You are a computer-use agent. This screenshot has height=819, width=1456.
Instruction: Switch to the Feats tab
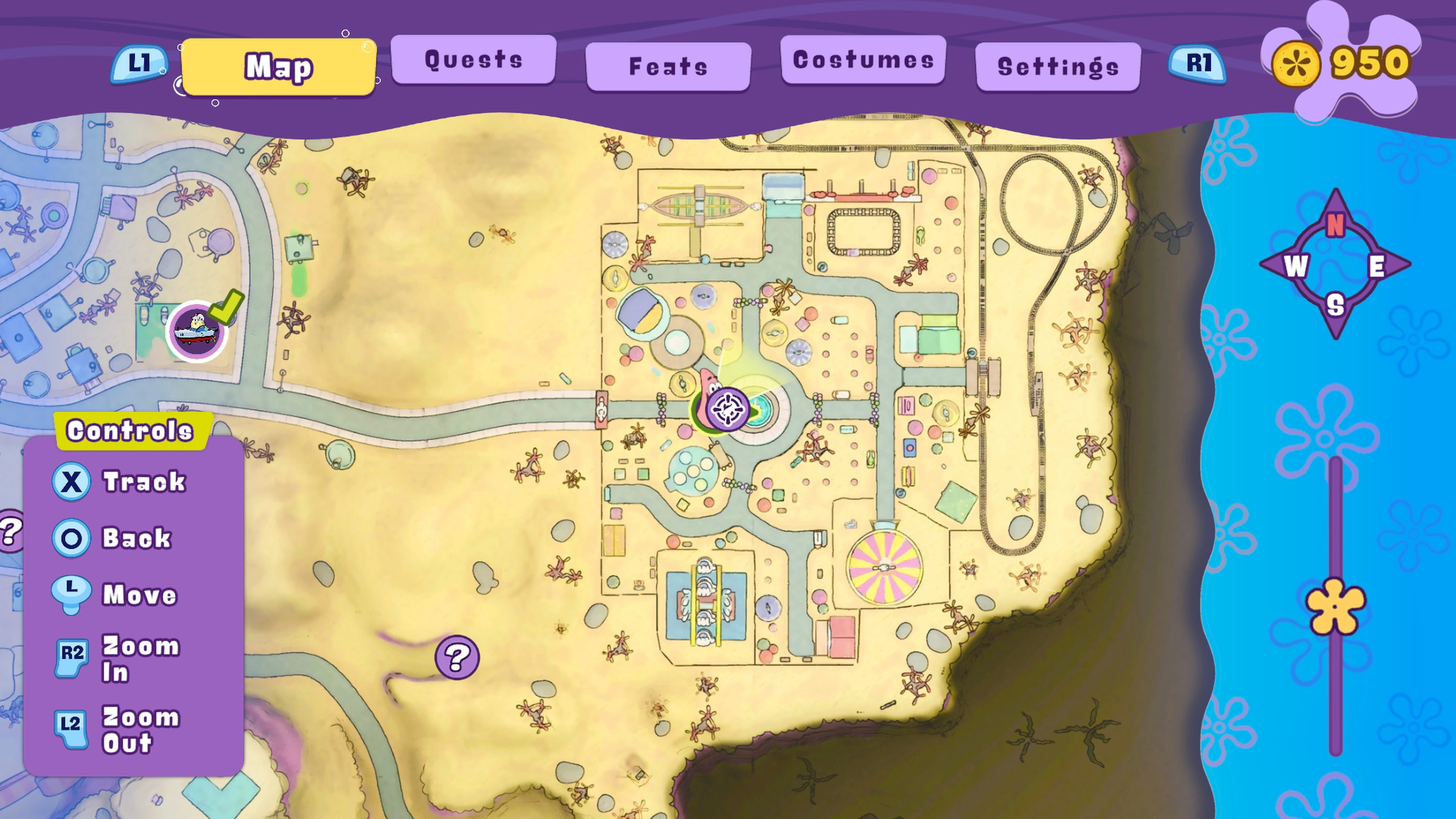668,67
